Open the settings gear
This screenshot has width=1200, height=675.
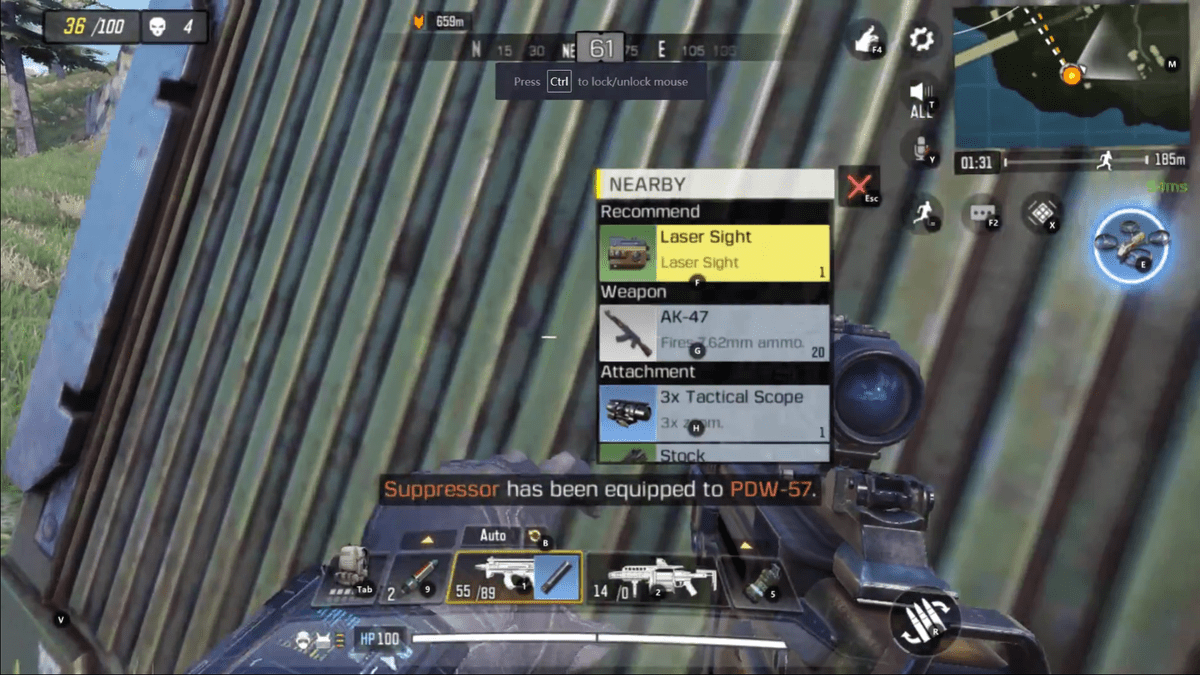pyautogui.click(x=921, y=40)
